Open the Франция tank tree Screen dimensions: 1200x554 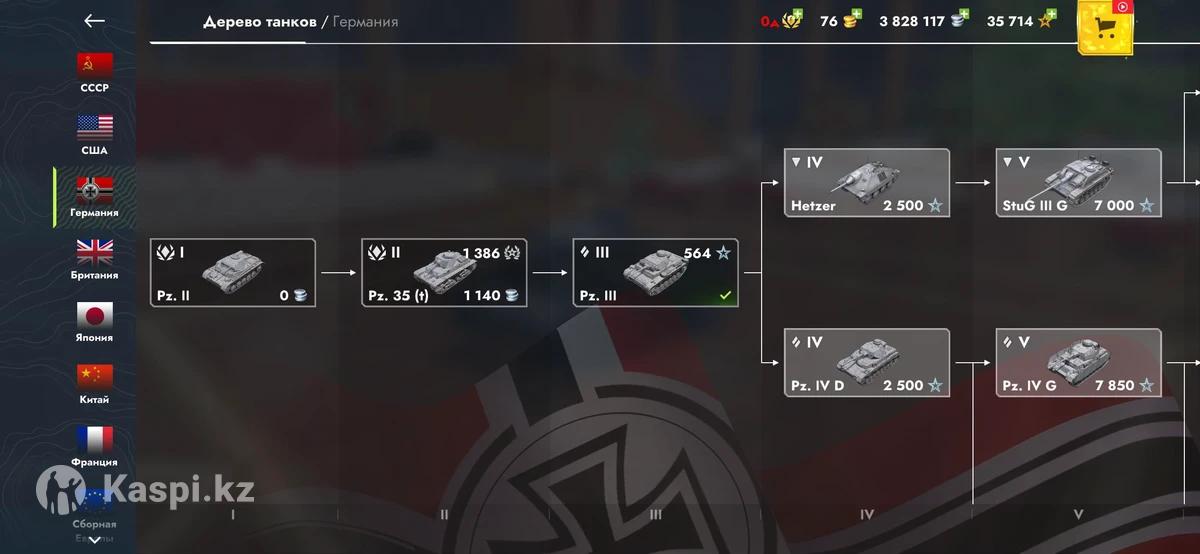95,446
